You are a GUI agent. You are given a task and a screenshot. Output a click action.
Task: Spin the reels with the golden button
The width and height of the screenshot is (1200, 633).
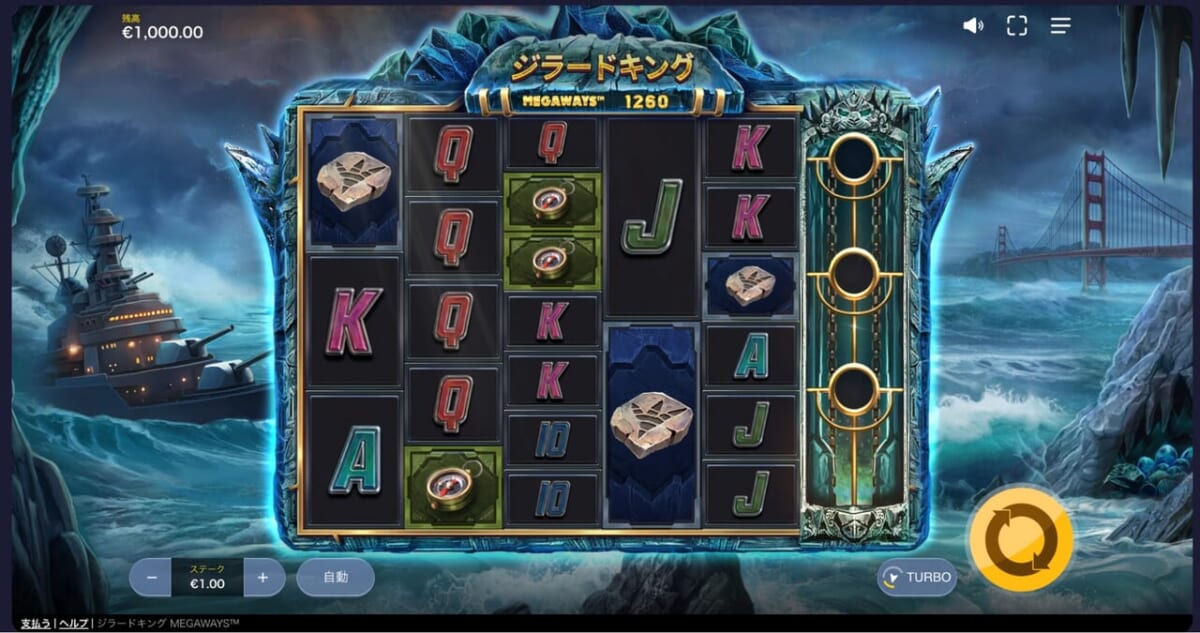tap(1020, 540)
